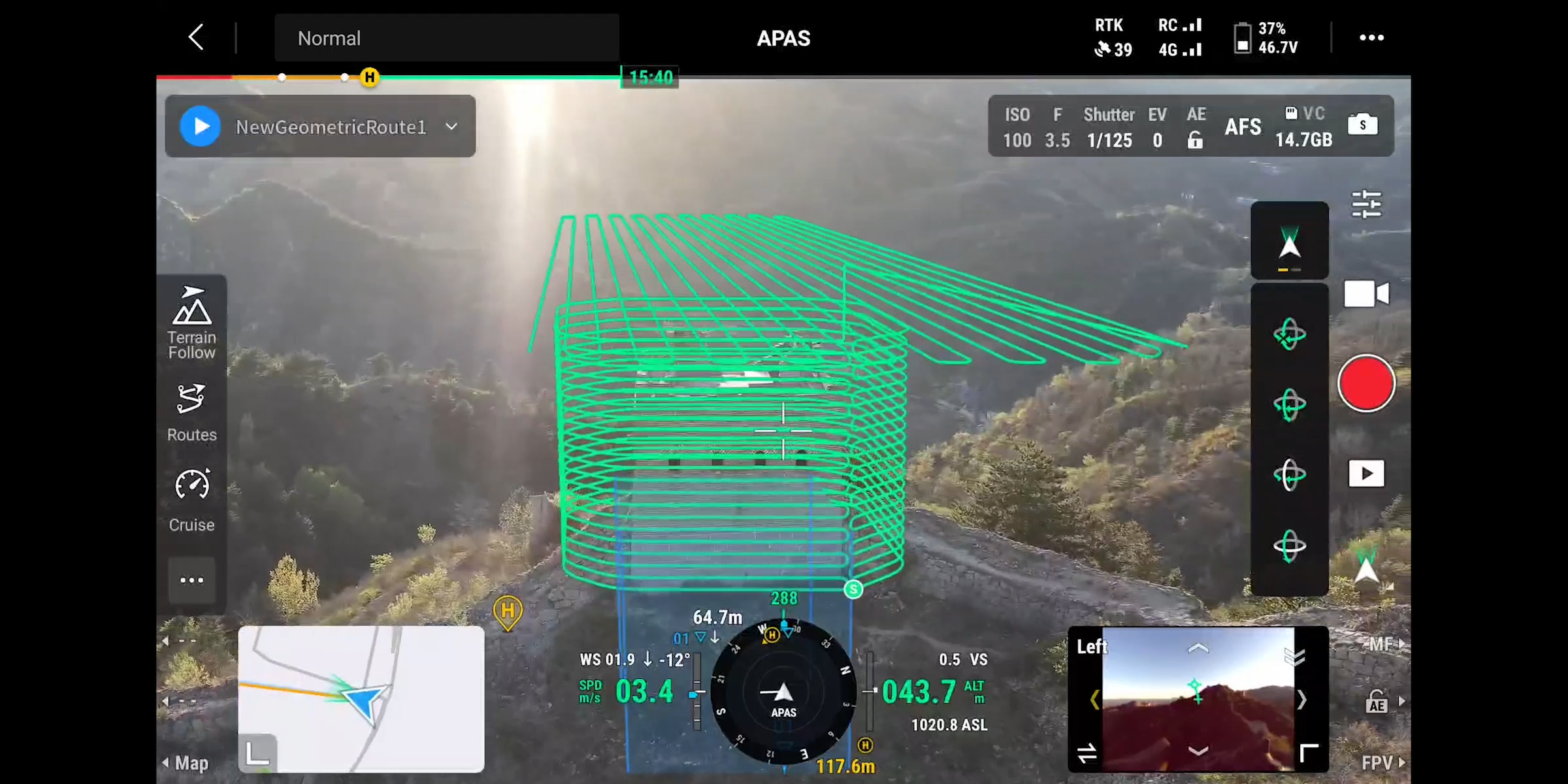Enable Terrain Follow mode
Viewport: 1568px width, 784px height.
tap(191, 321)
